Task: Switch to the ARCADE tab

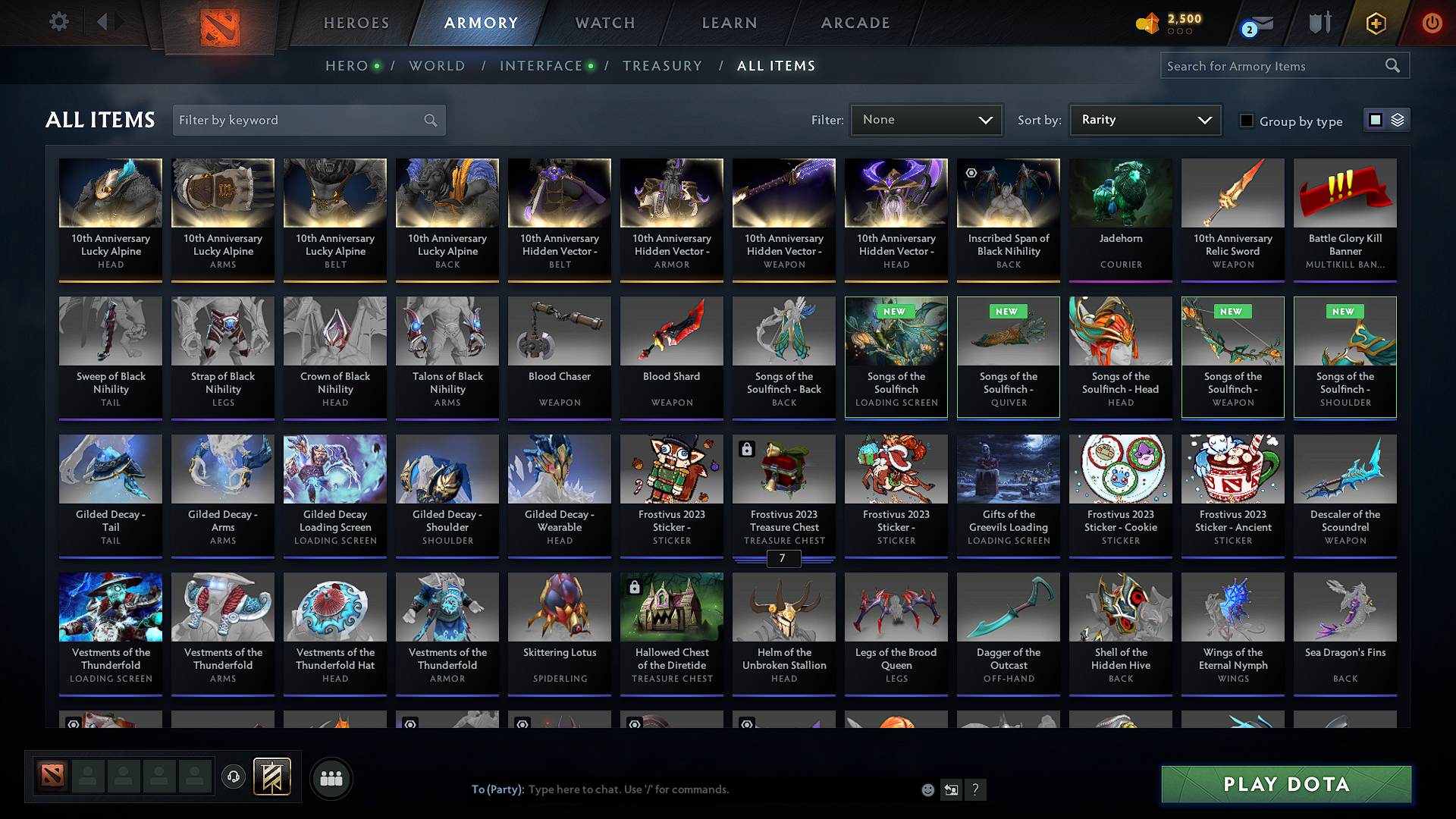Action: point(855,23)
